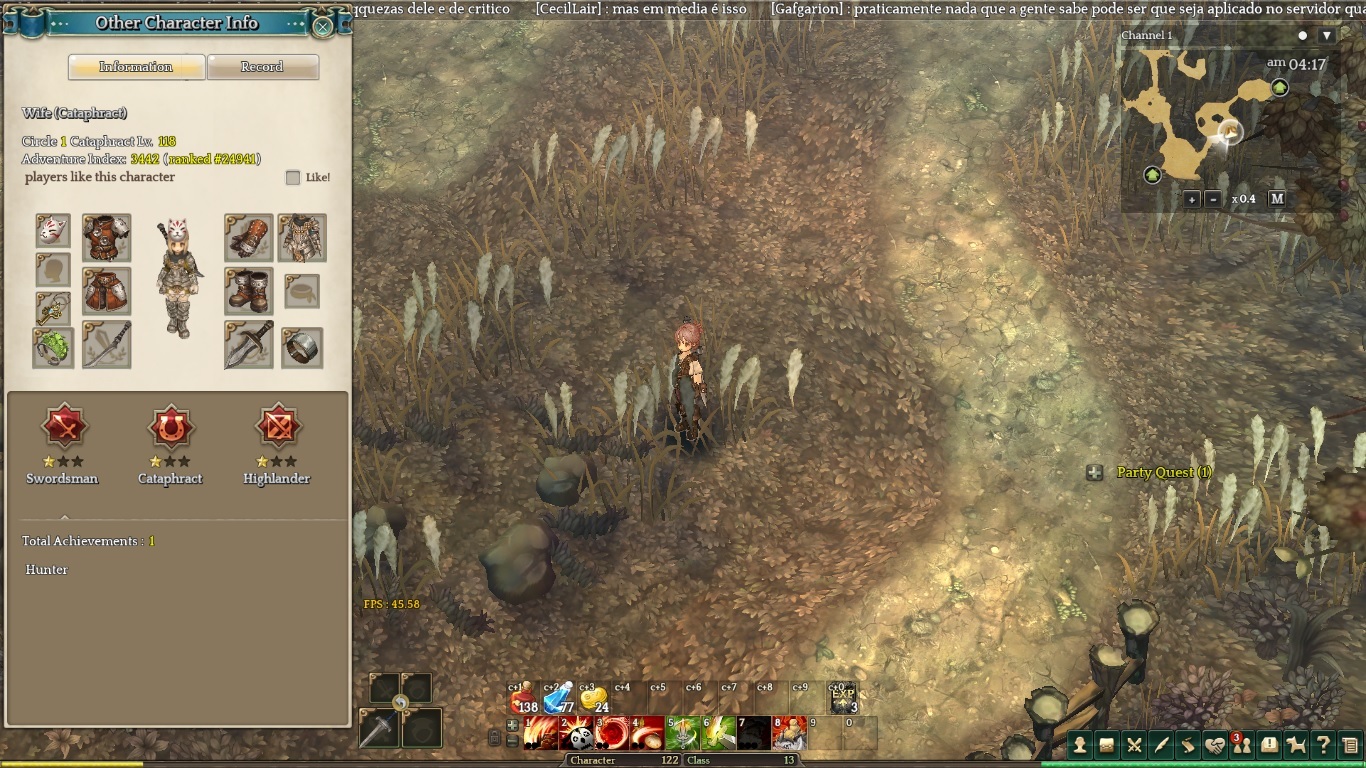Expand the Party Quest tracker
Viewport: 1366px width, 768px height.
[1095, 473]
